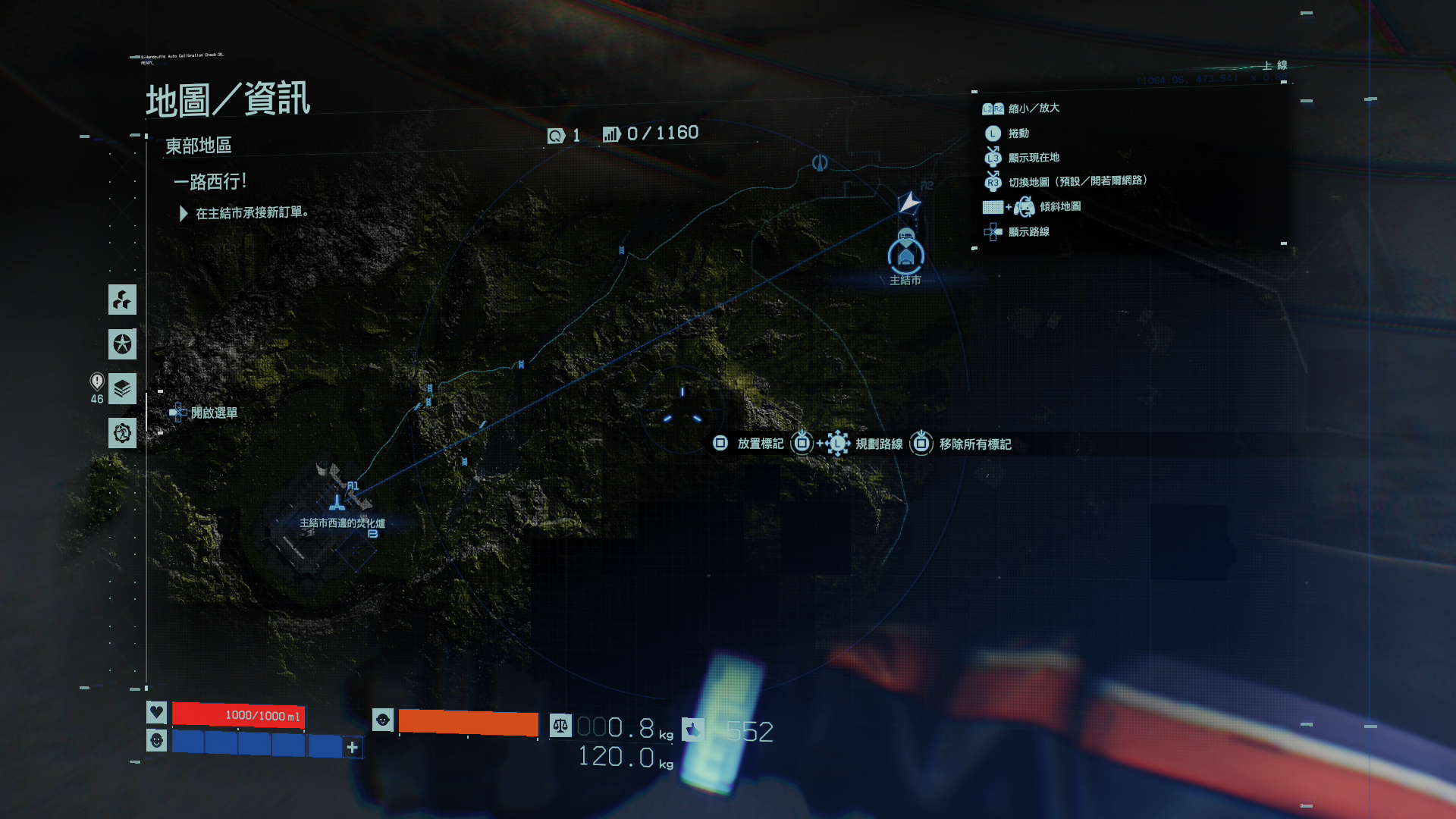1456x819 pixels.
Task: Click the 主結市西邊的焚化爐 incinerator marker
Action: point(337,504)
